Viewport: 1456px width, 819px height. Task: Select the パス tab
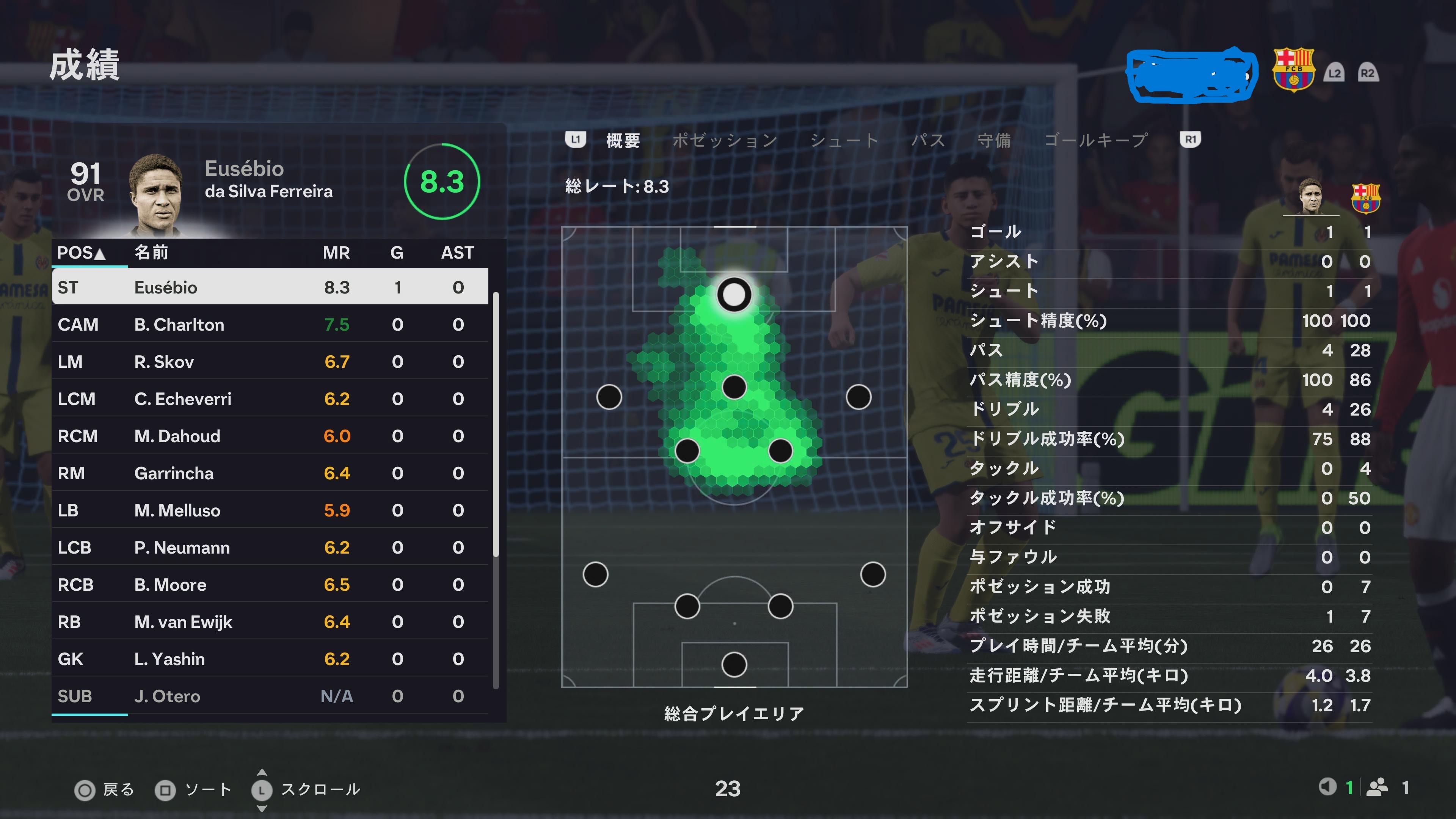pyautogui.click(x=927, y=140)
